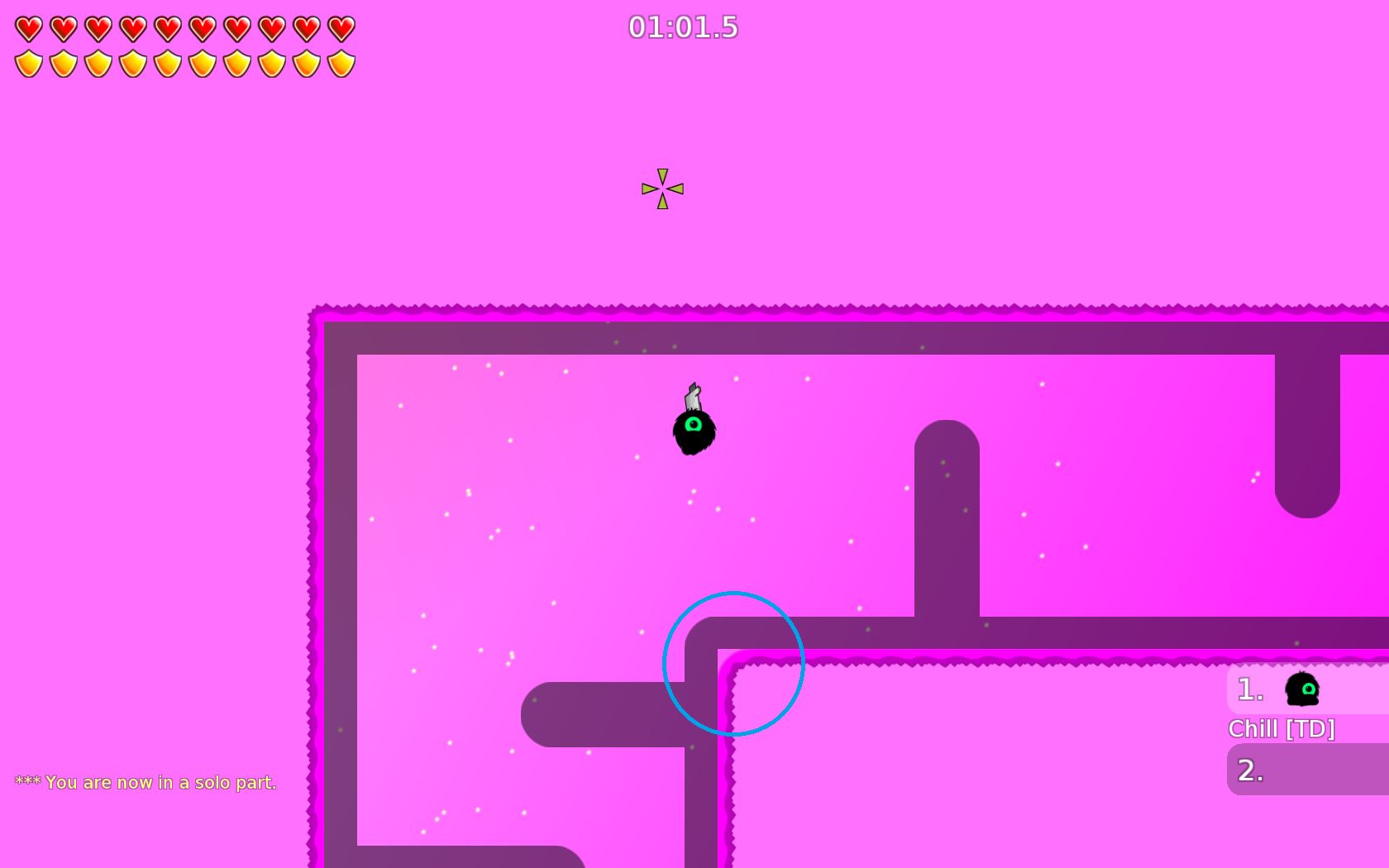Screen dimensions: 1389x868
Task: Click the fifth shield in the armor row
Action: coord(166,64)
